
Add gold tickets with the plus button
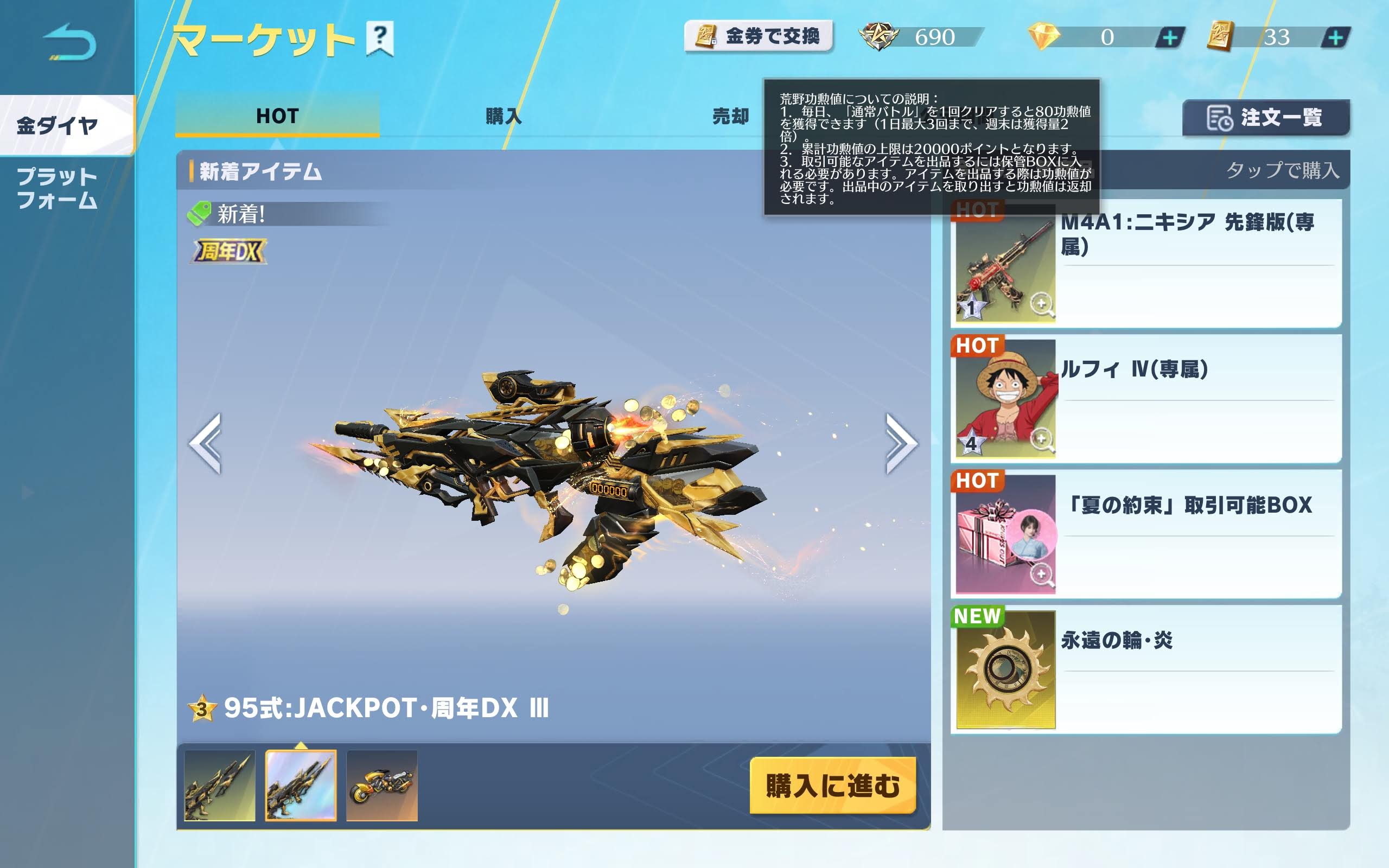(1335, 38)
